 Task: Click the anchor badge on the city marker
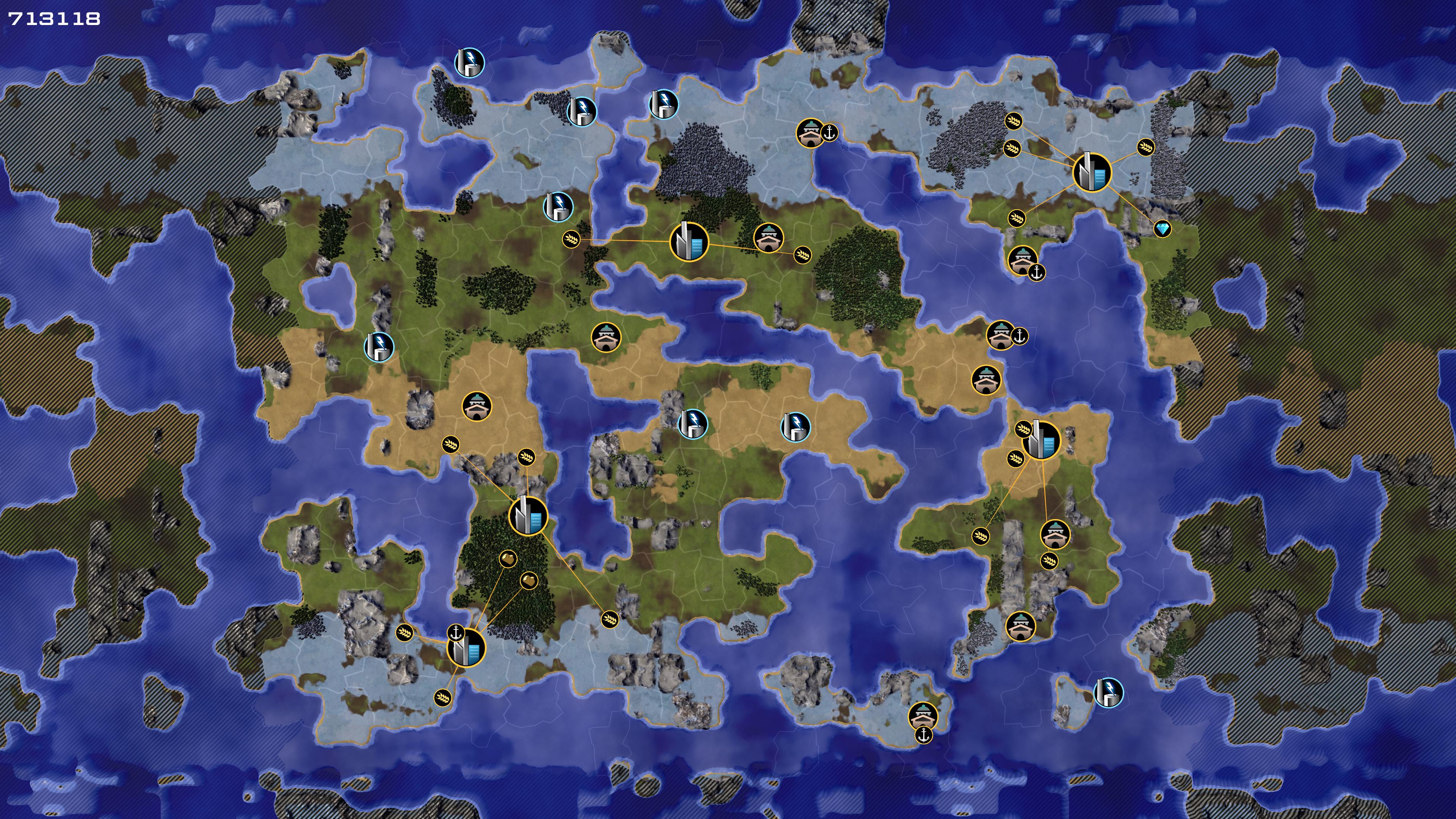tap(456, 632)
